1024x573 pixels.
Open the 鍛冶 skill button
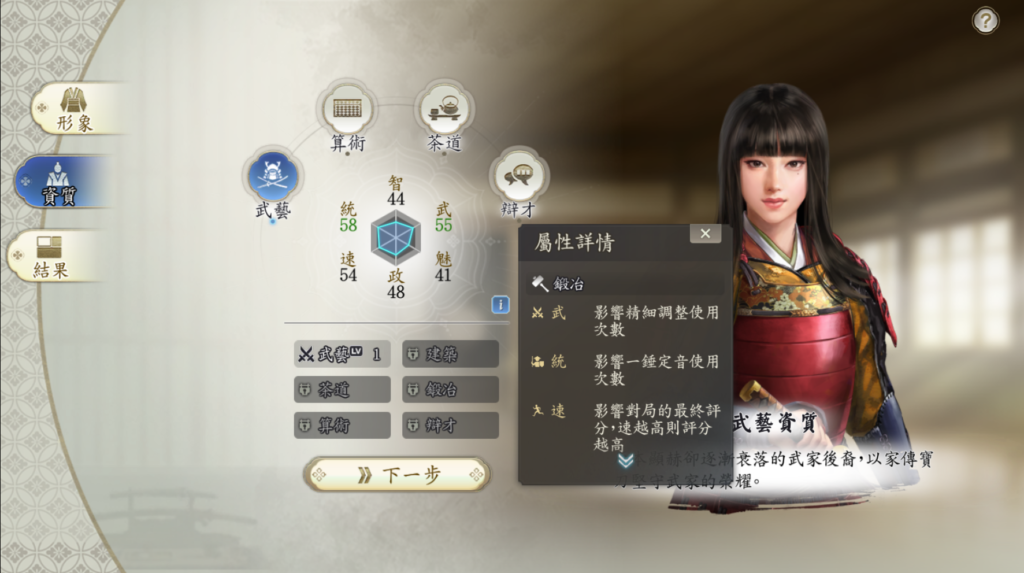pyautogui.click(x=450, y=389)
